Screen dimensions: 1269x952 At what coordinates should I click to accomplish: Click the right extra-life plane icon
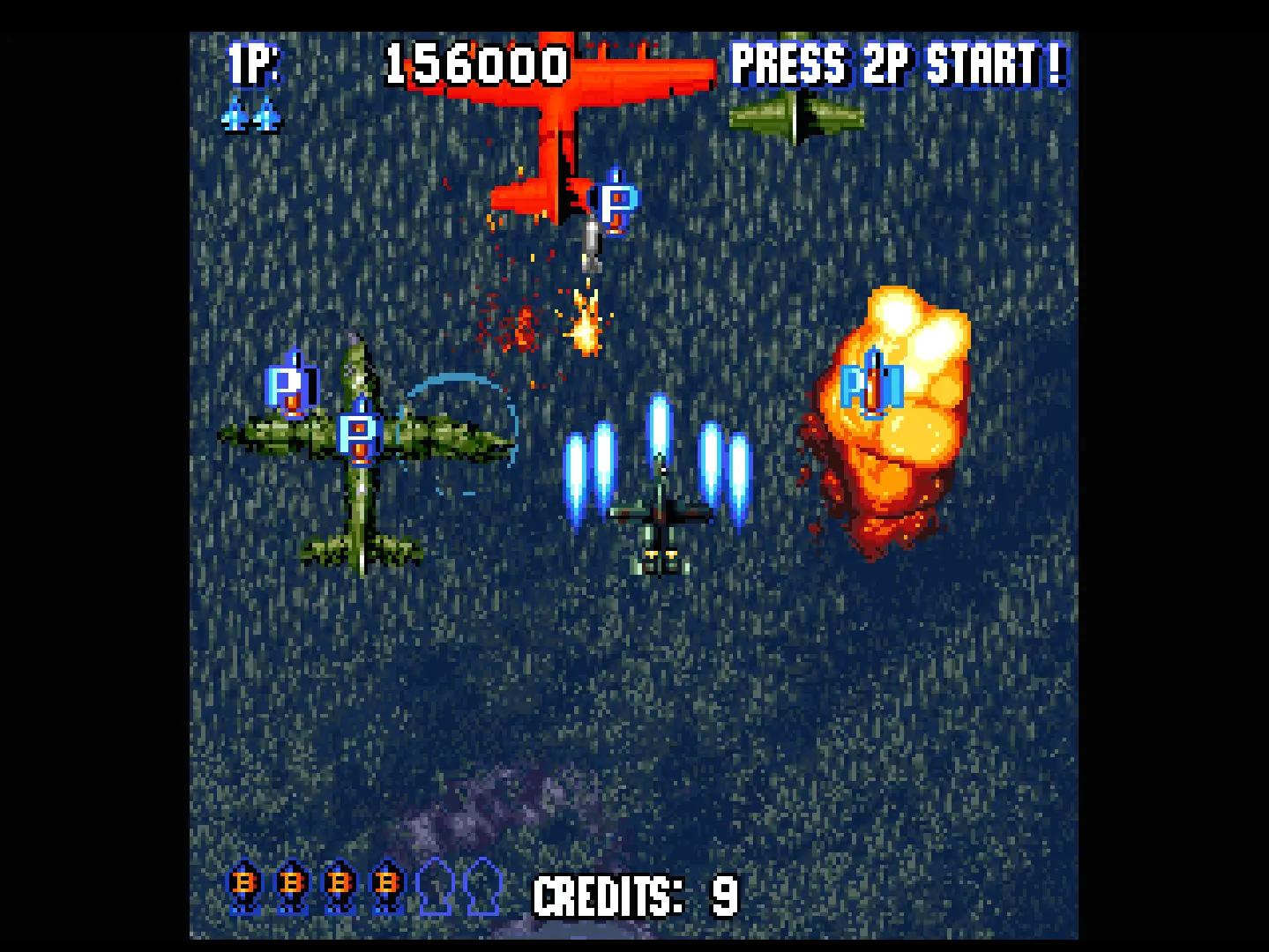[267, 115]
